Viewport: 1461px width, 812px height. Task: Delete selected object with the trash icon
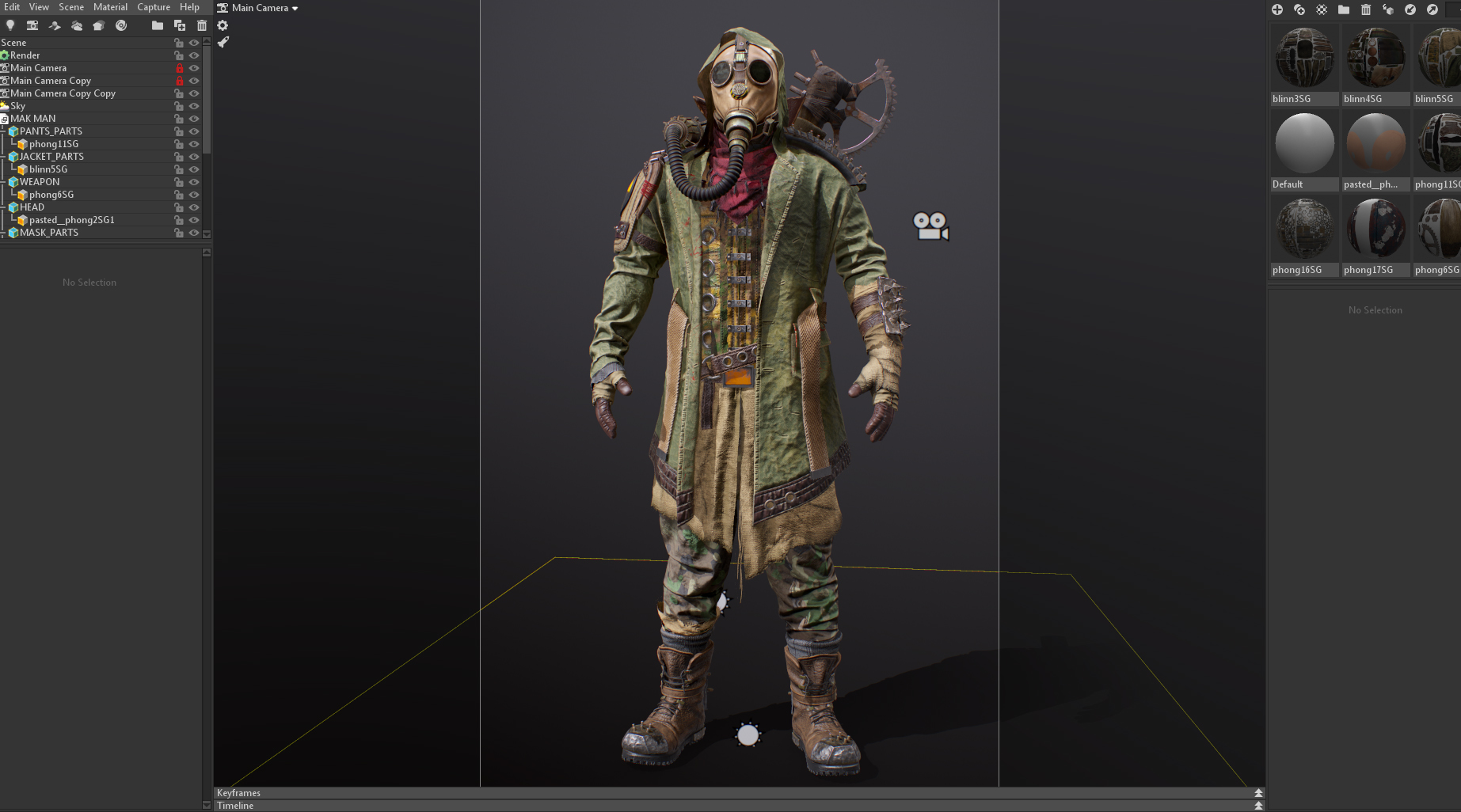pyautogui.click(x=202, y=25)
